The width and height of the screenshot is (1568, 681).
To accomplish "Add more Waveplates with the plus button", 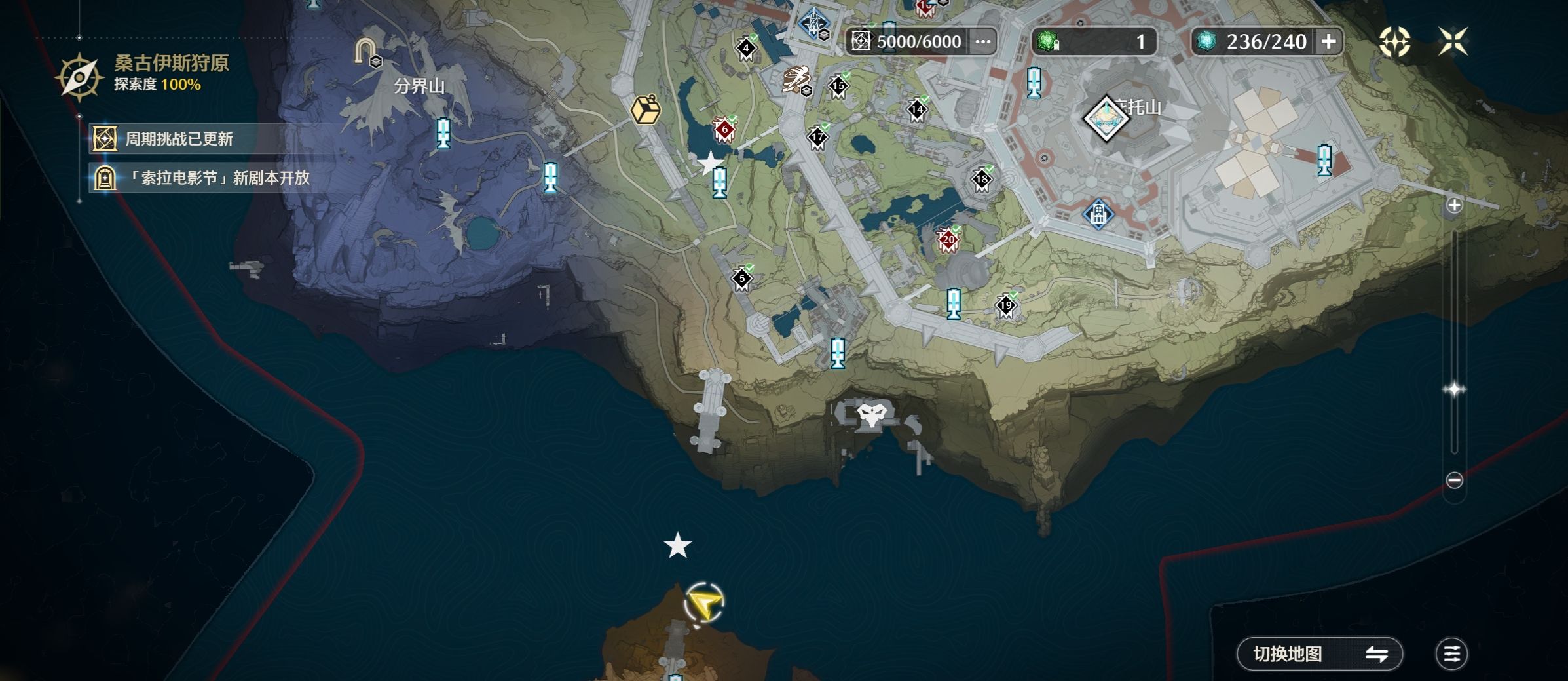I will (x=1328, y=42).
